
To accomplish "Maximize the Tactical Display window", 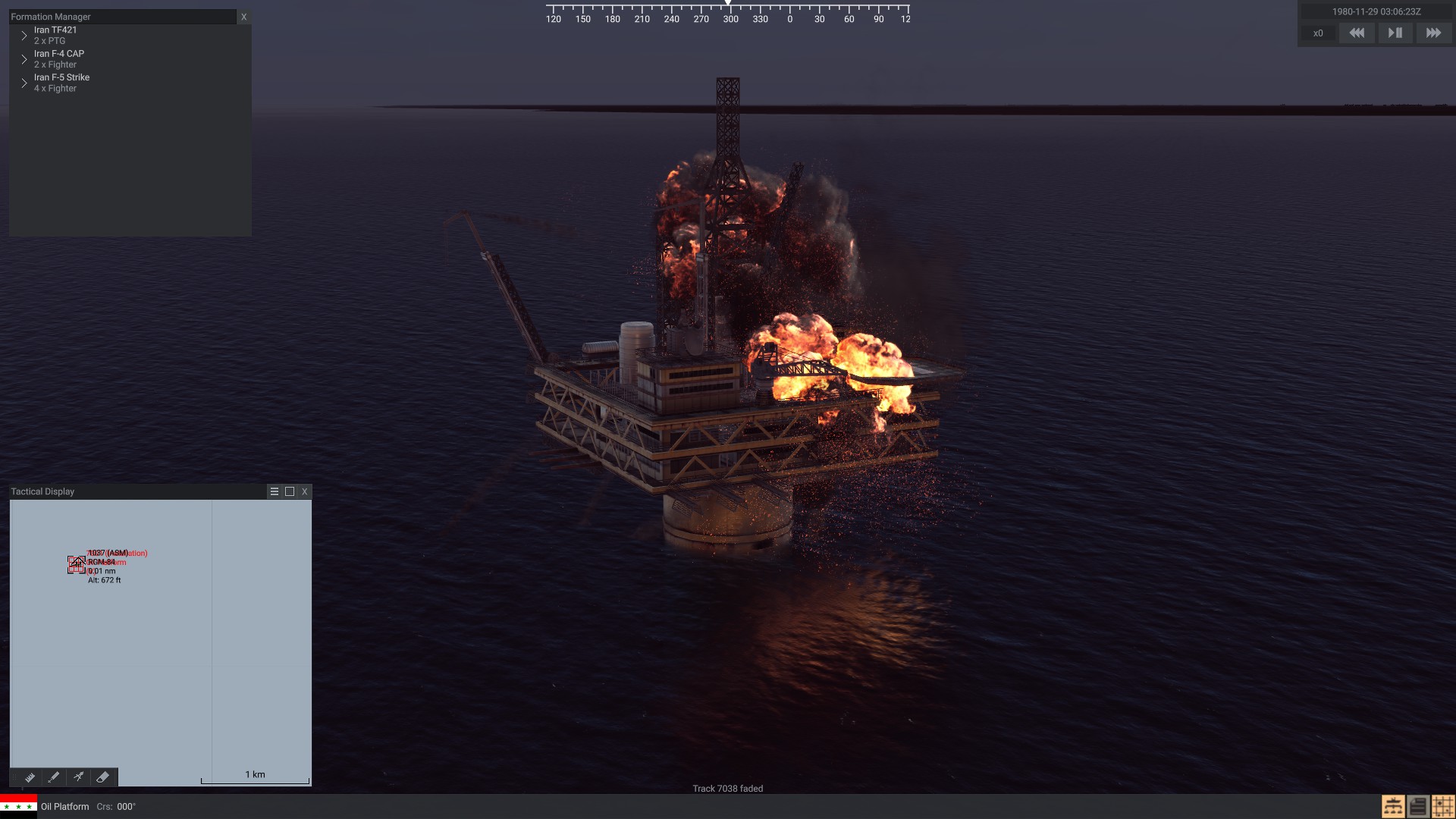I will (290, 491).
